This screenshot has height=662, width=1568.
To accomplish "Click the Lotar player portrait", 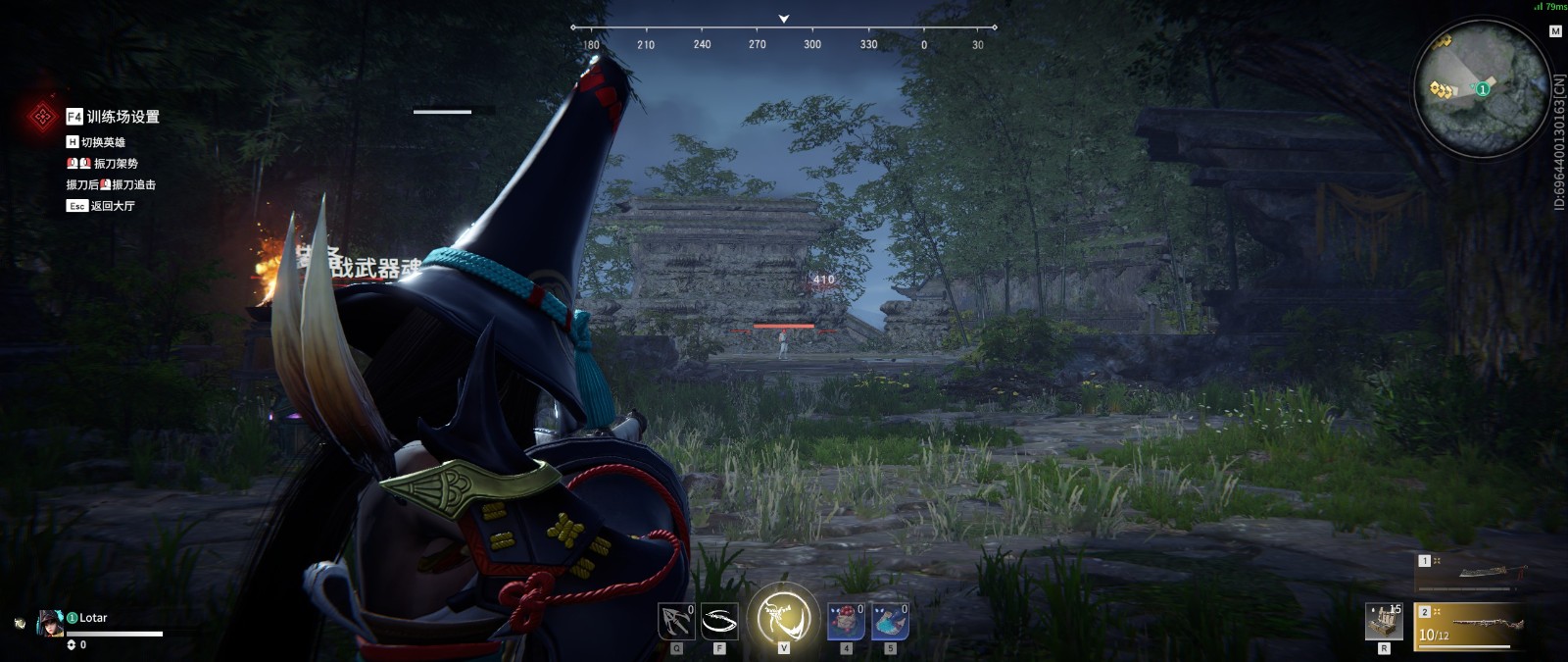I will 50,623.
